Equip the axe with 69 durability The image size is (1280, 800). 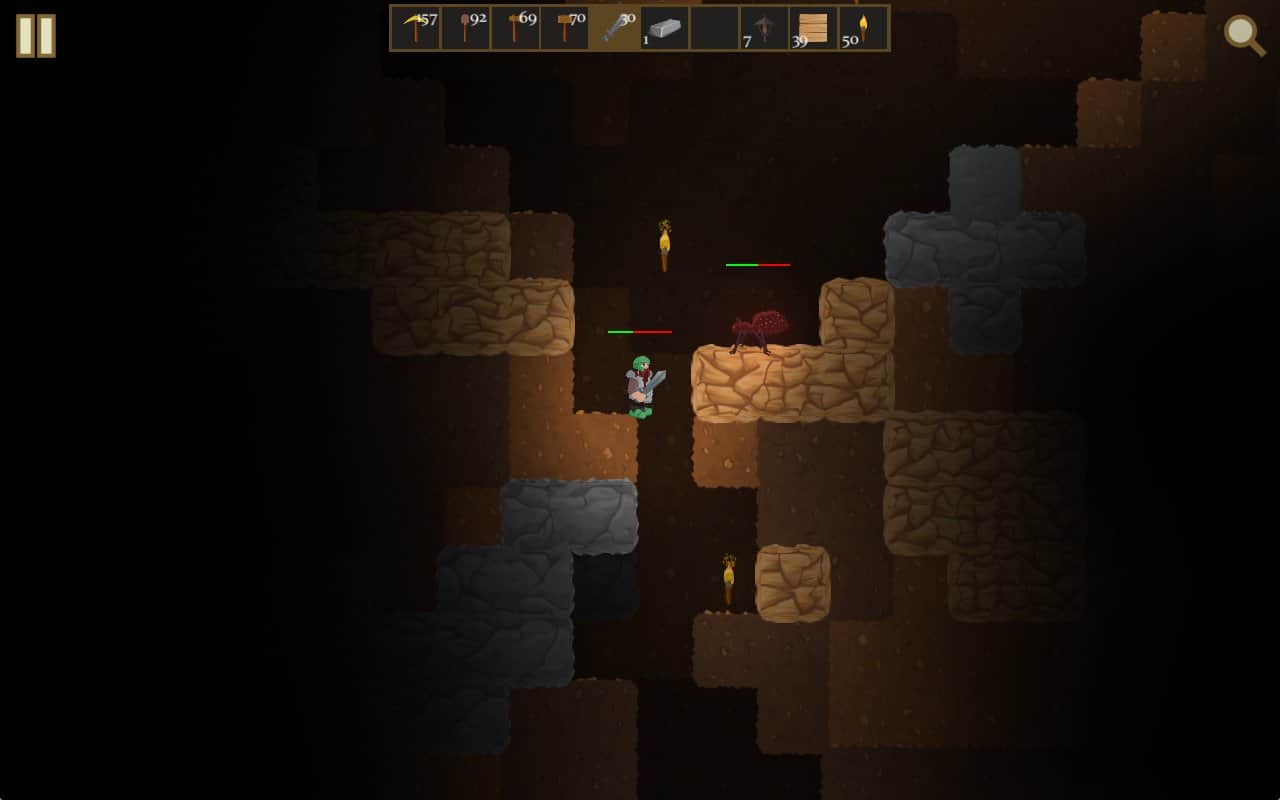[x=516, y=28]
